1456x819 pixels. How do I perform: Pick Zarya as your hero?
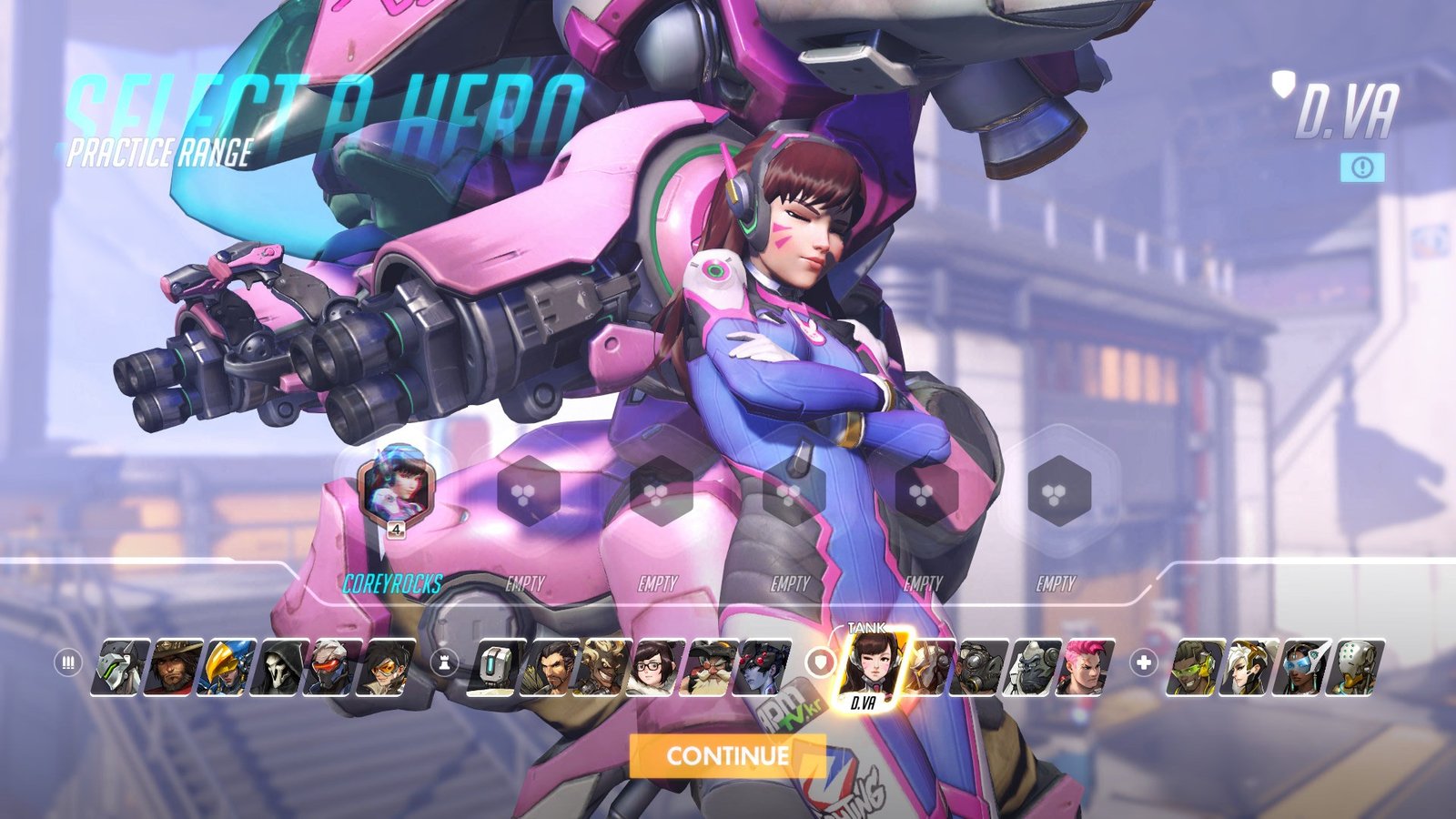[1086, 667]
